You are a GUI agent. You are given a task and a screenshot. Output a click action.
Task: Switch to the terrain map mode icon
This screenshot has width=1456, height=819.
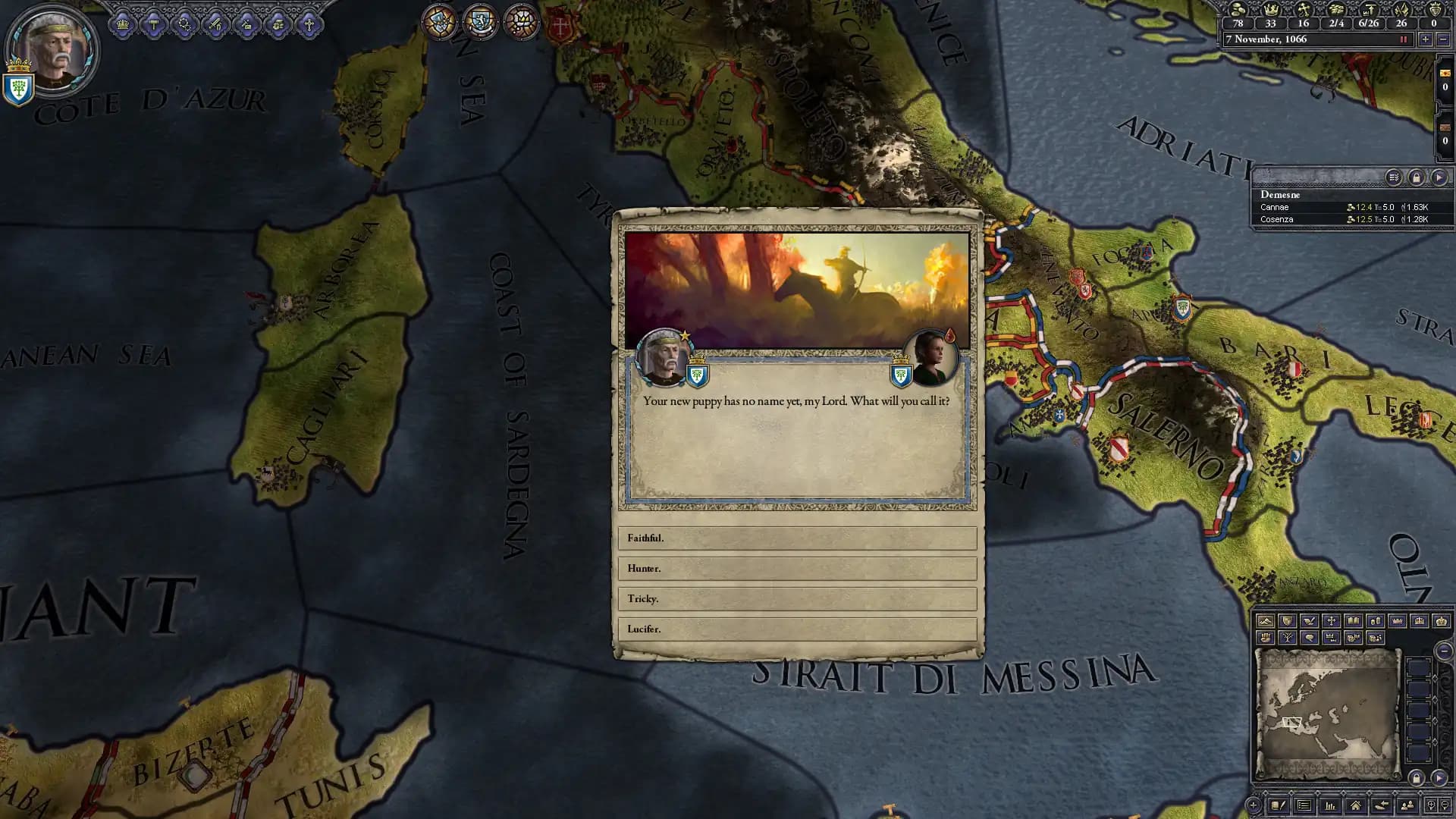click(1266, 622)
